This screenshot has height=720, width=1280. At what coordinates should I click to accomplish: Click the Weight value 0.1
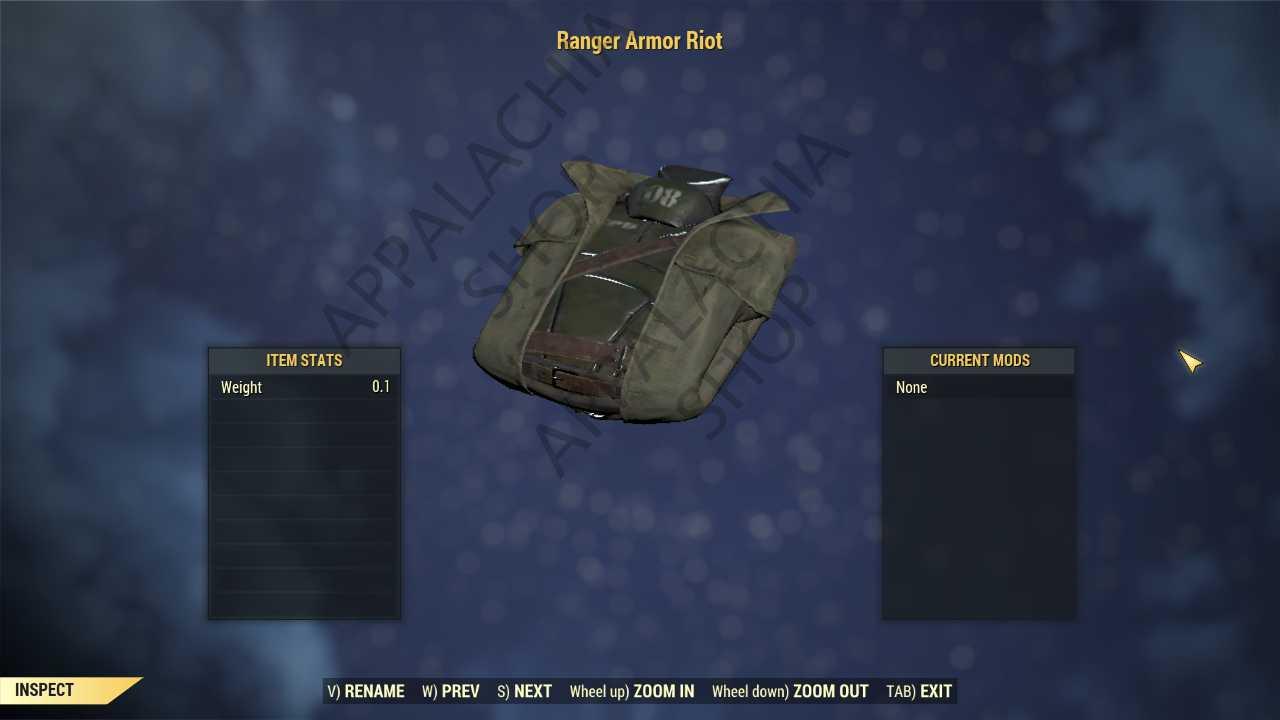click(x=380, y=387)
